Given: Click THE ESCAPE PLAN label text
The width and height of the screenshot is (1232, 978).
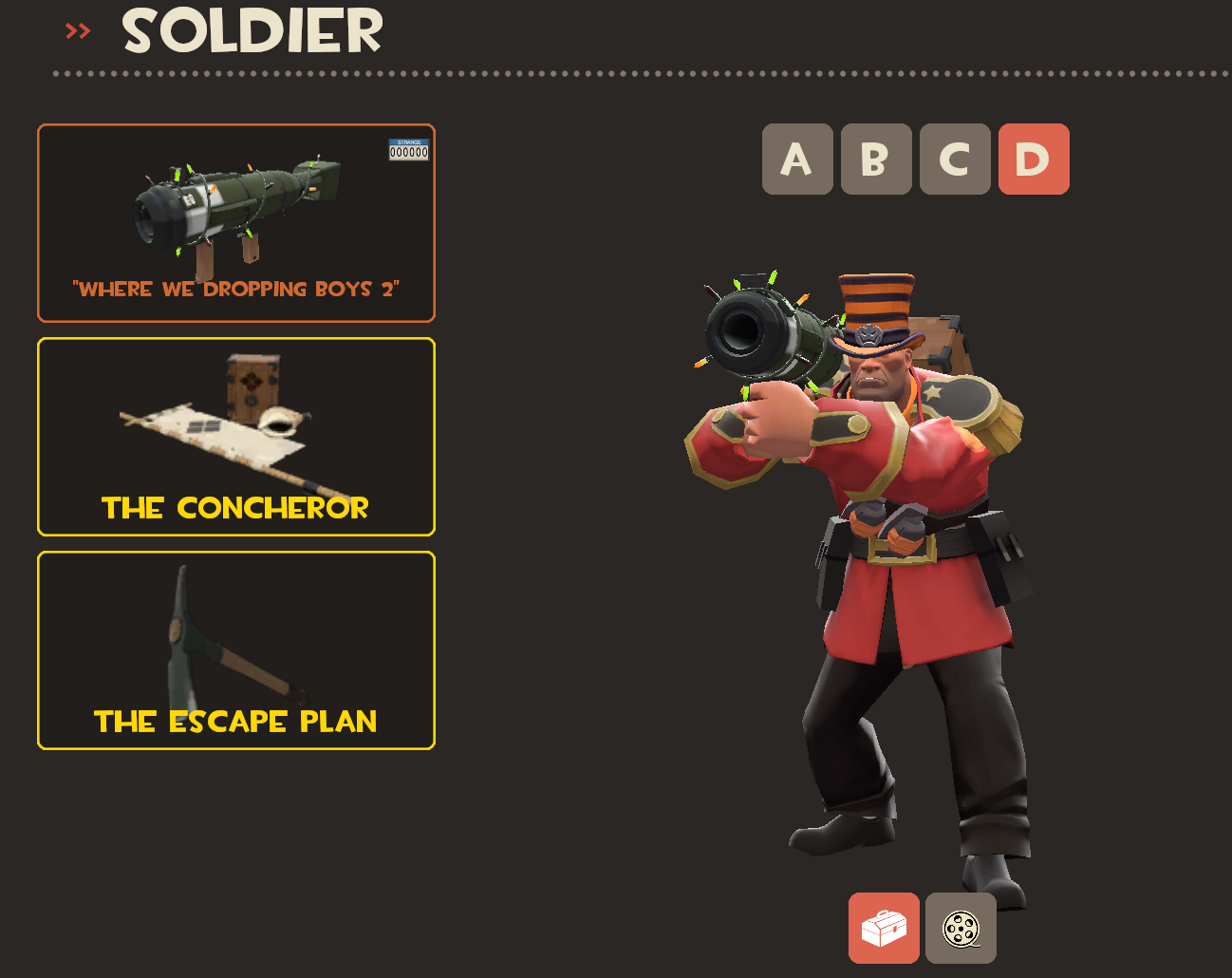Looking at the screenshot, I should click(x=234, y=721).
